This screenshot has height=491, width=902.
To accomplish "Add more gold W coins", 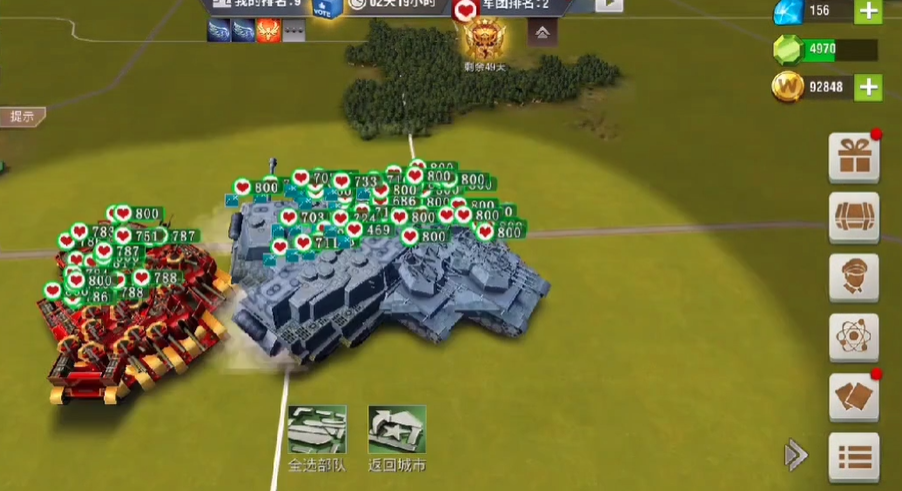I will click(868, 87).
